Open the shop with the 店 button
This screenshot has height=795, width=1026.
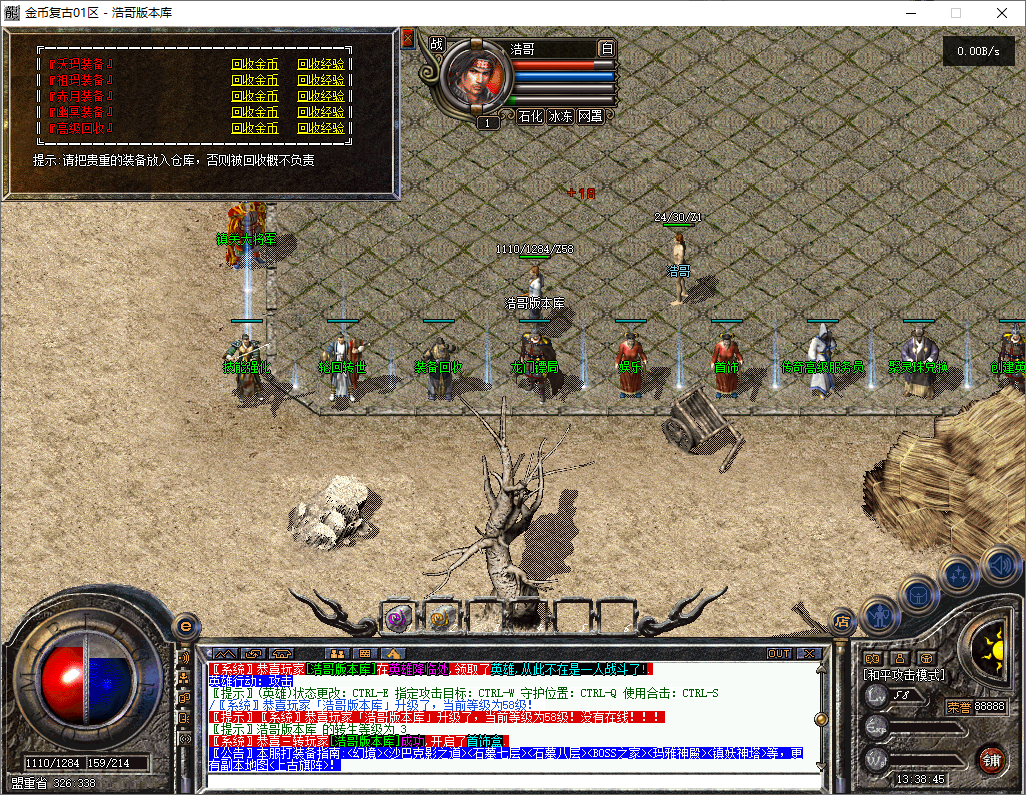(842, 622)
